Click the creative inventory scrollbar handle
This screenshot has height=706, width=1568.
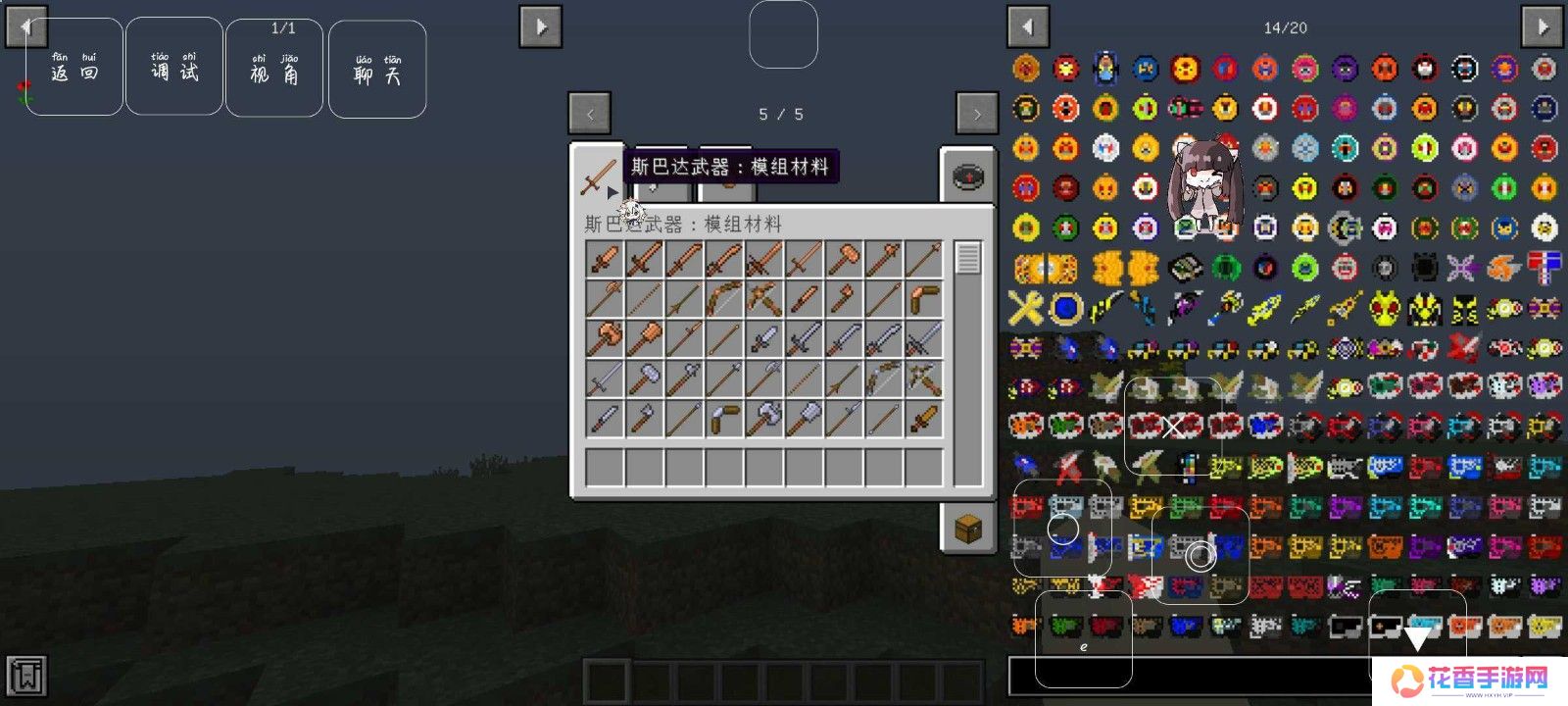coord(967,259)
